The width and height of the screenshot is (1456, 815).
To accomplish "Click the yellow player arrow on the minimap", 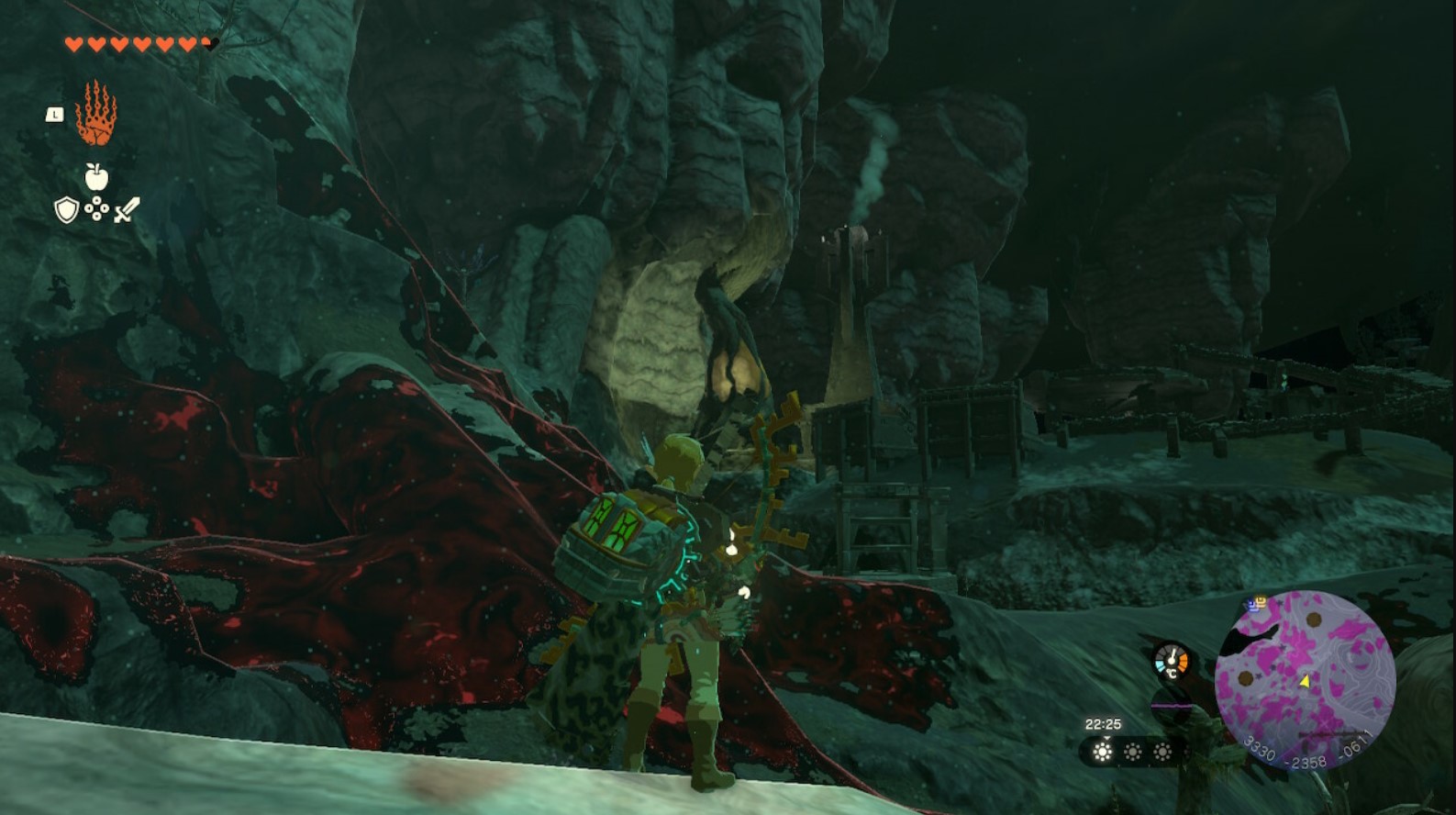I will (x=1306, y=682).
